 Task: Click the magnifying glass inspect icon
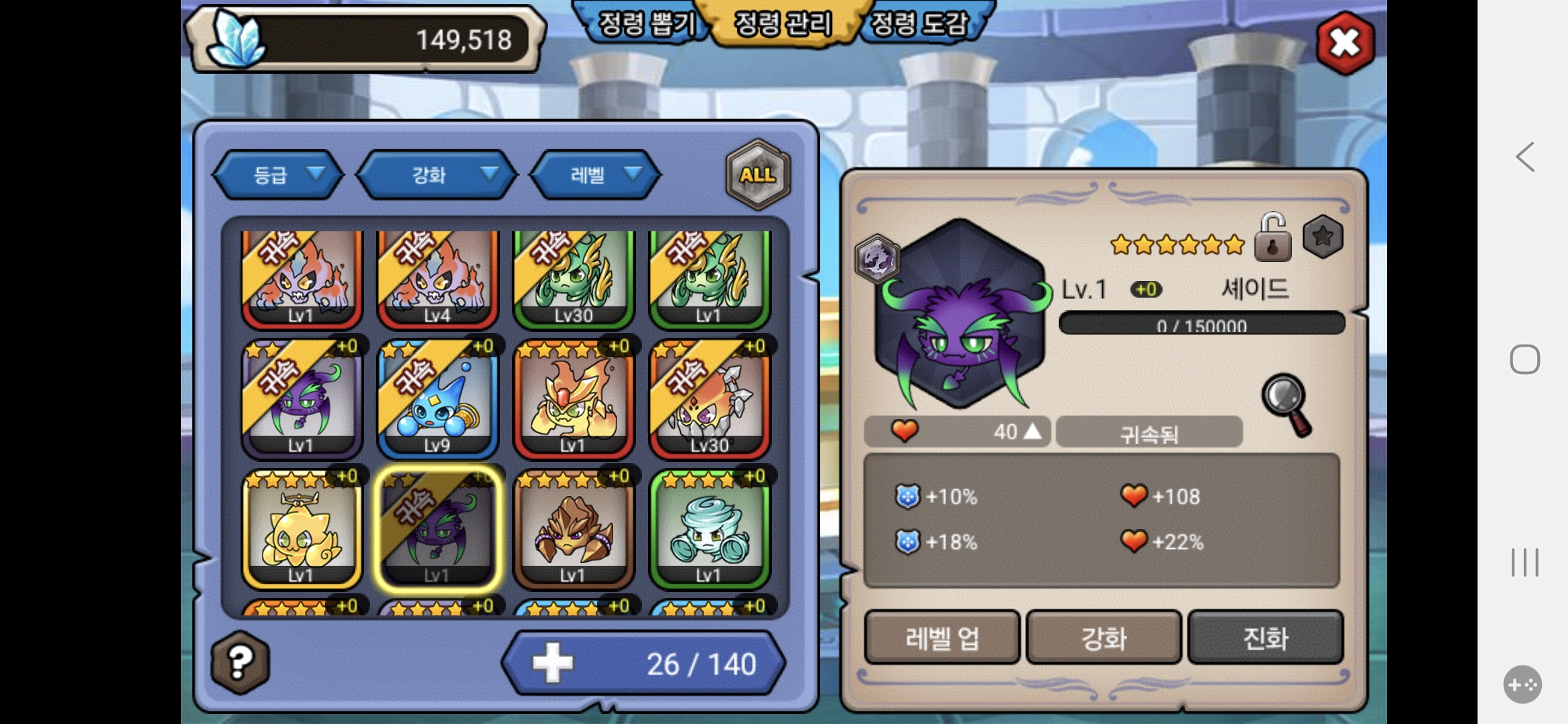(x=1287, y=404)
